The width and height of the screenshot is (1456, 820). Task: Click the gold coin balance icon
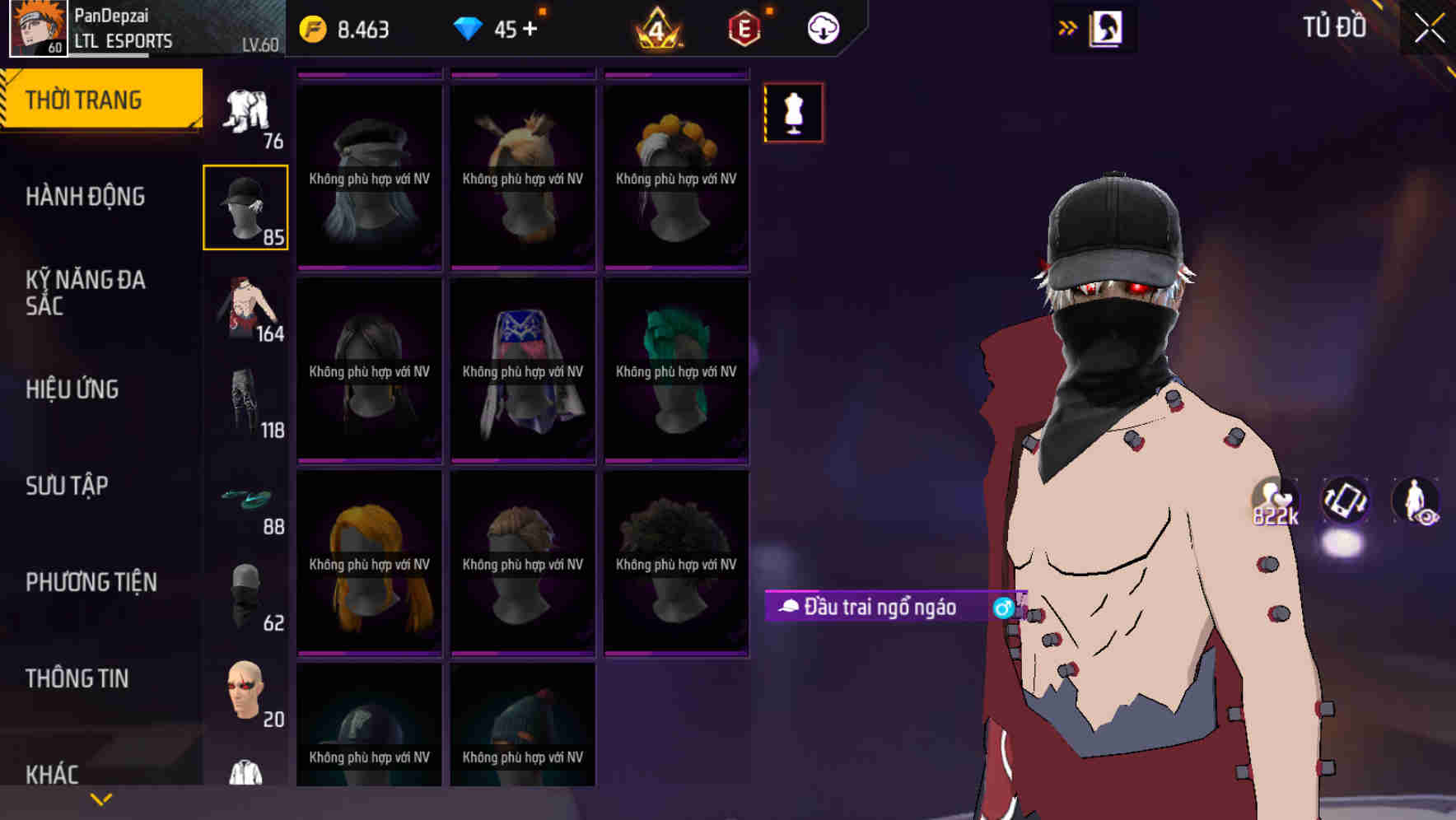(x=312, y=27)
